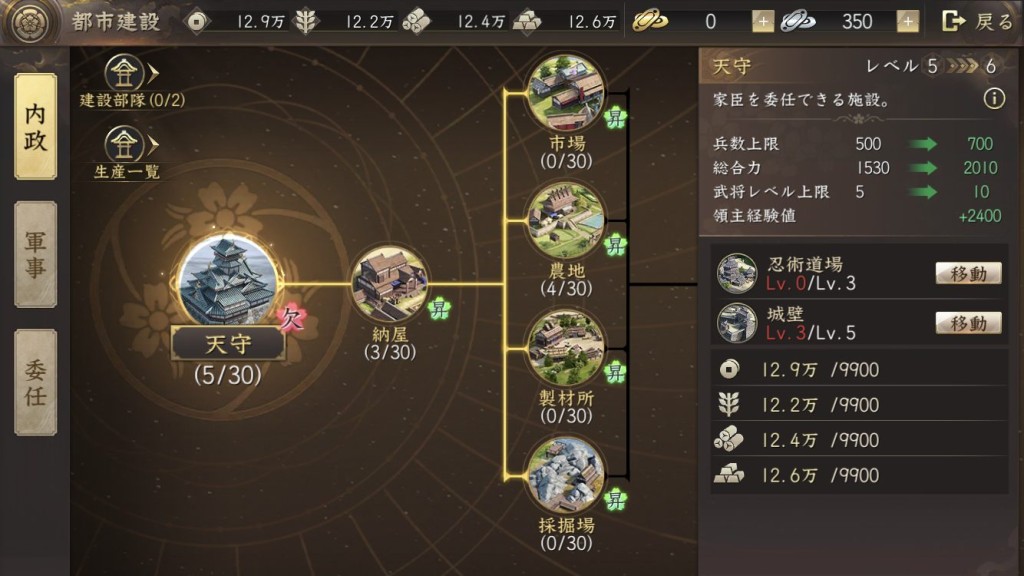Add gold coins with the plus button
Screen dimensions: 1024x576
point(763,21)
